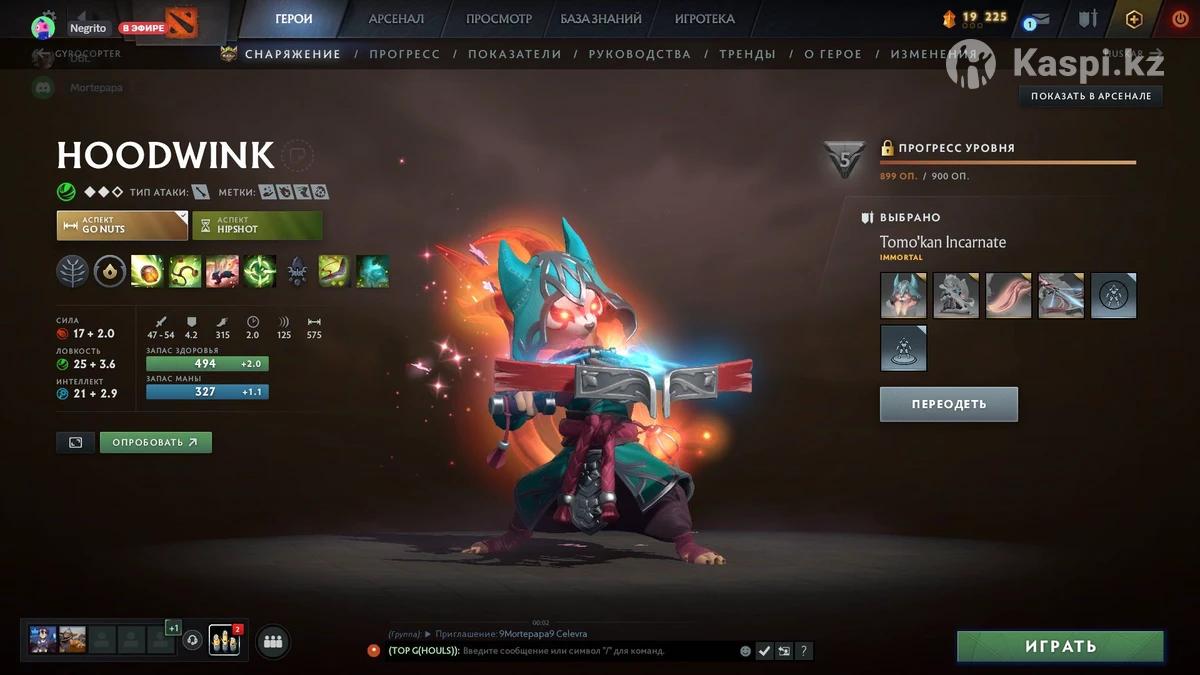Click the ПЕРЕОДЕТЬ button
The width and height of the screenshot is (1200, 675).
[x=948, y=404]
